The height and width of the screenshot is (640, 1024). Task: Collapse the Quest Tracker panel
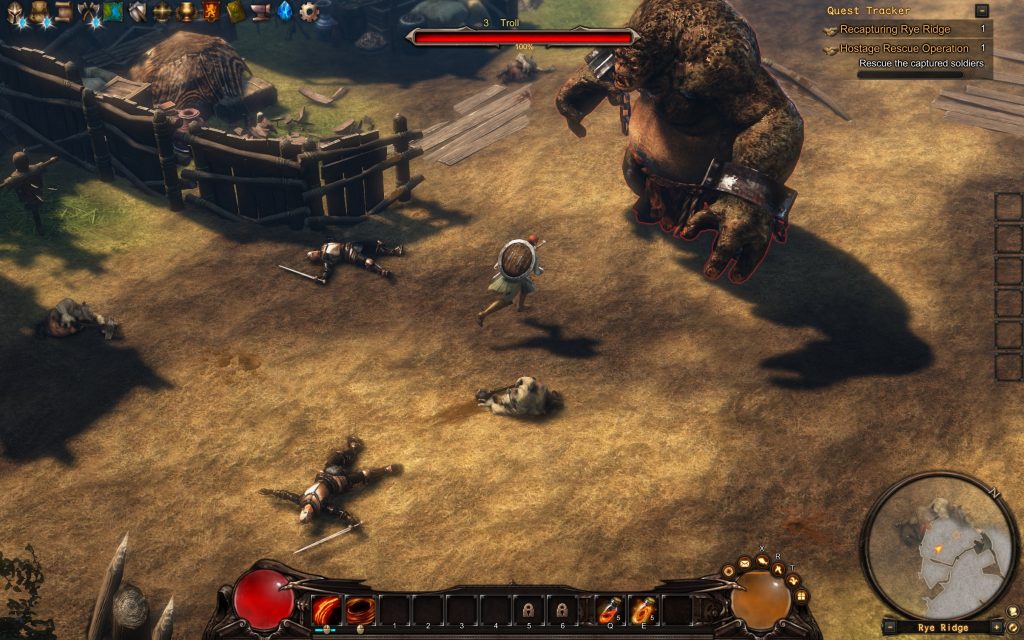click(x=982, y=11)
